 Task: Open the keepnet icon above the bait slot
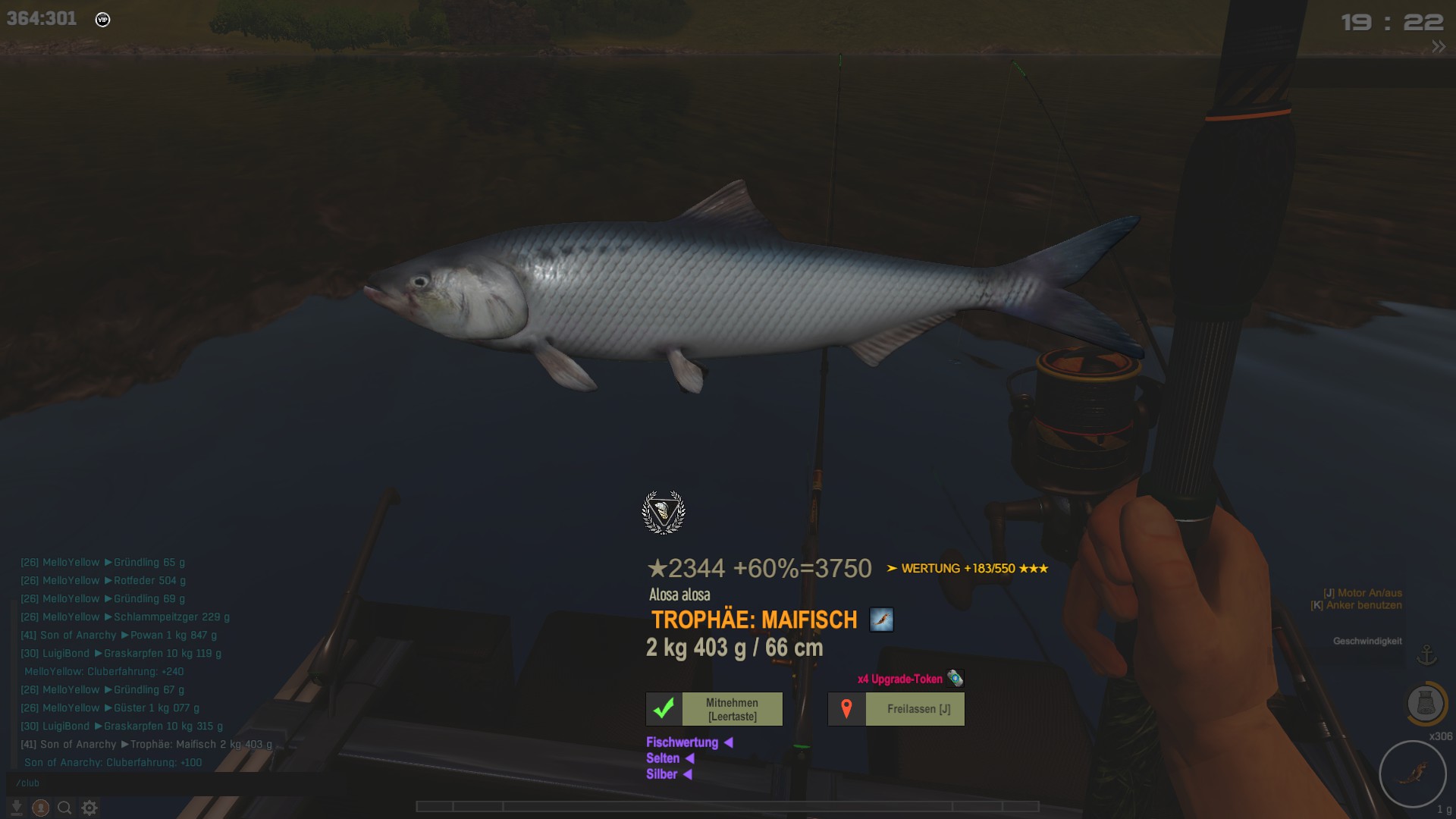(1426, 704)
